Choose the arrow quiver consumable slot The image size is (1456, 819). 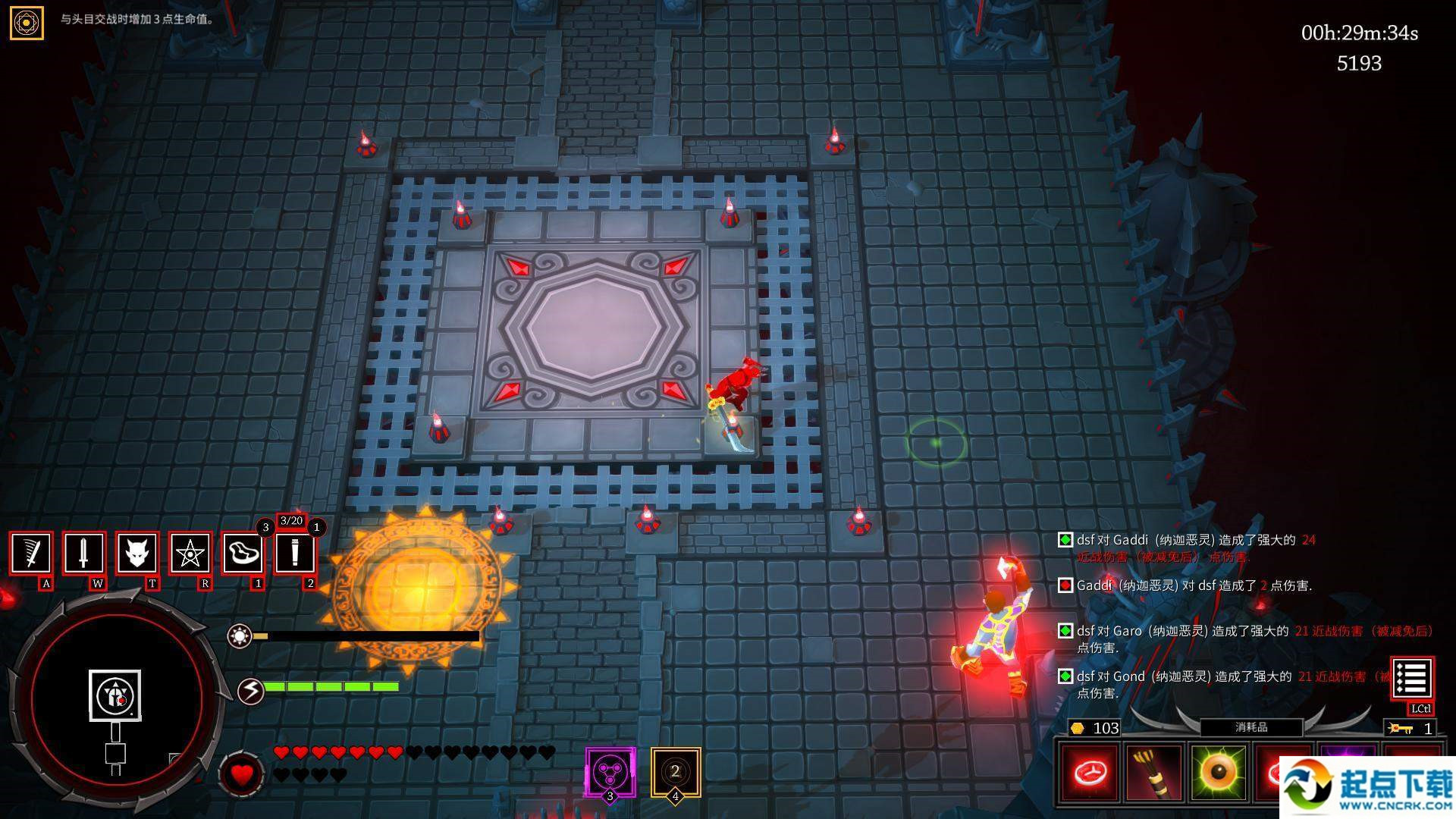tap(1153, 773)
